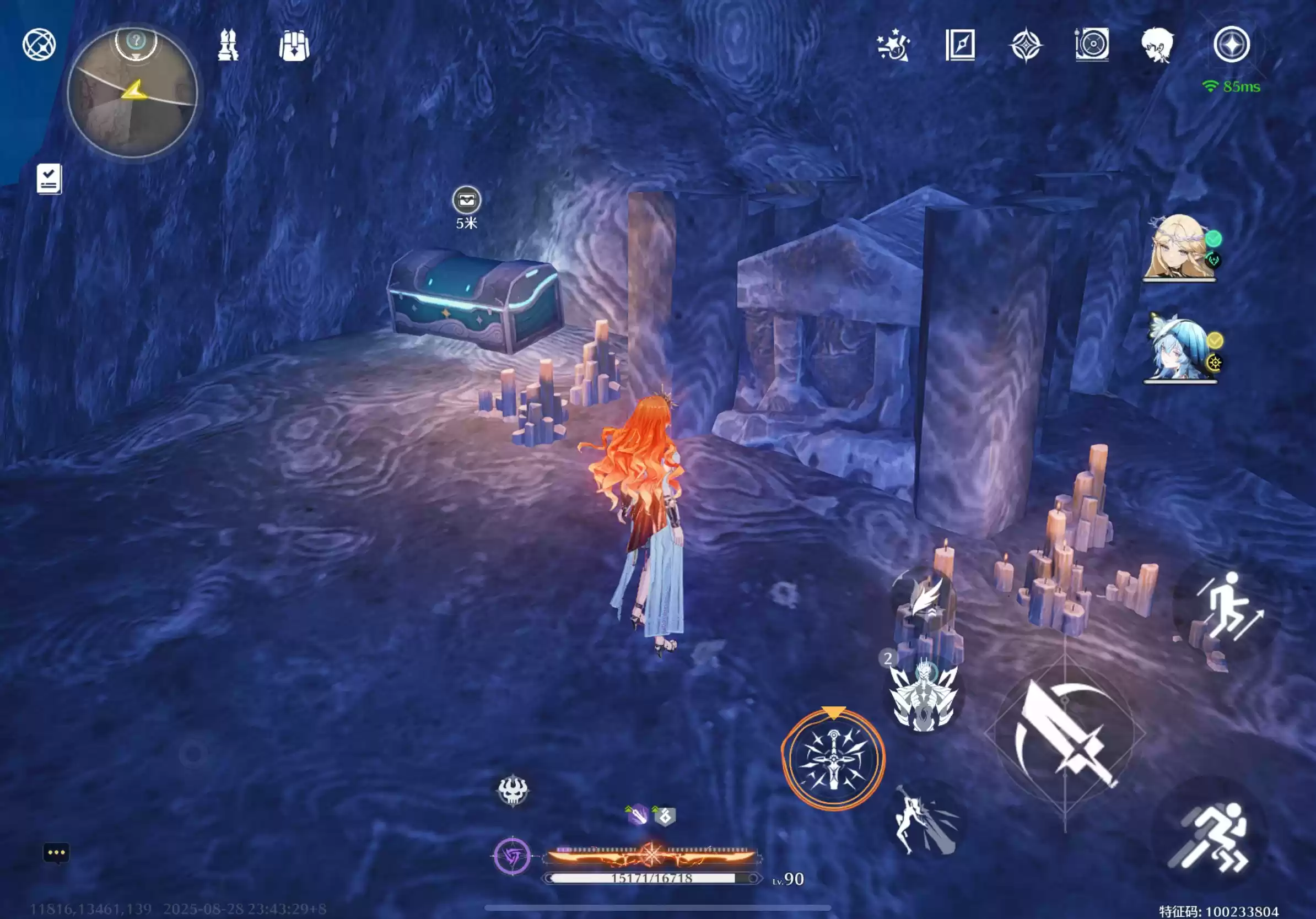This screenshot has width=1316, height=919.
Task: Open the four-point star diamond menu
Action: [x=1026, y=45]
